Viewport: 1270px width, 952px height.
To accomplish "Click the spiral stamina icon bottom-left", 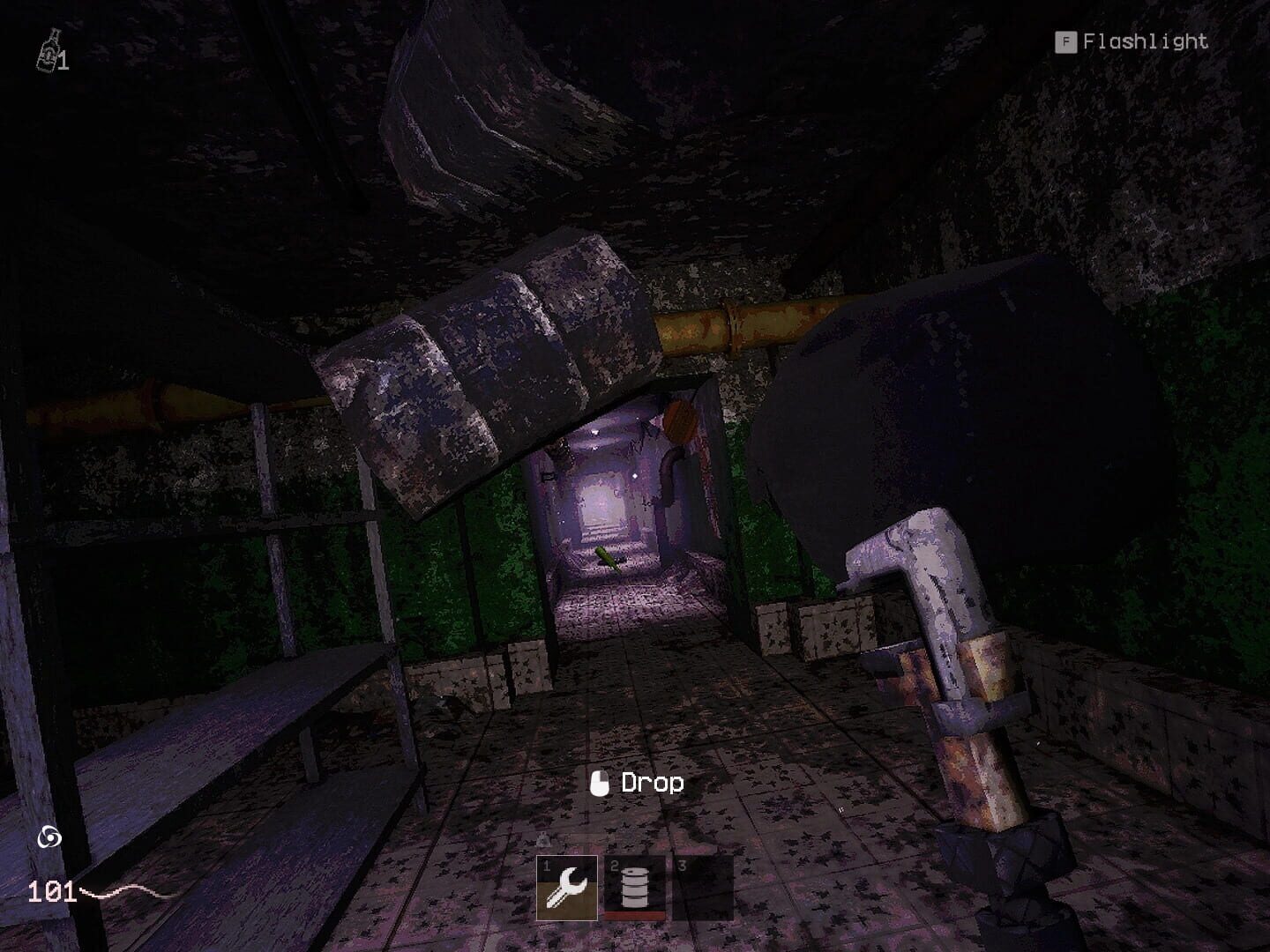I will (49, 836).
